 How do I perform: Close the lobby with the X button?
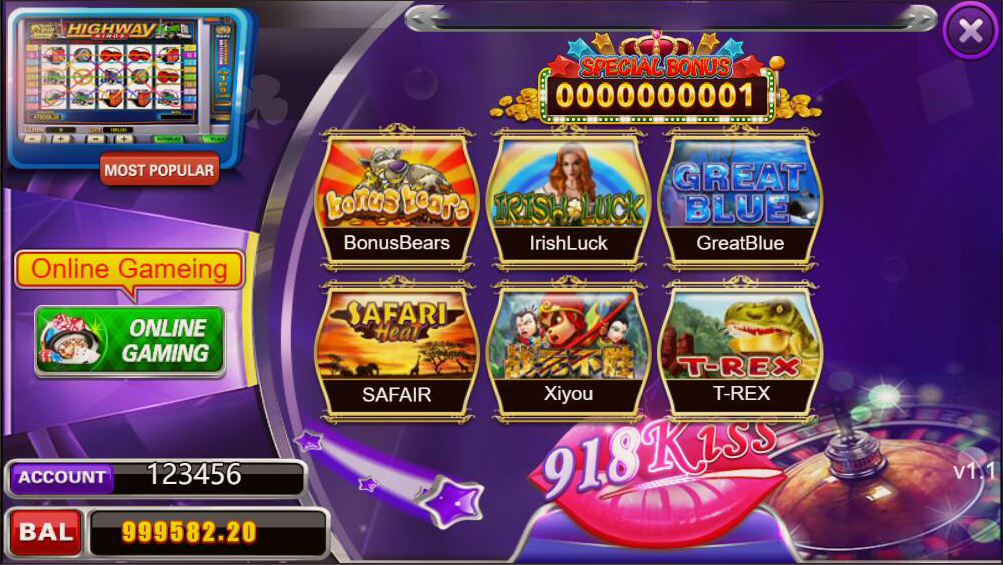970,31
